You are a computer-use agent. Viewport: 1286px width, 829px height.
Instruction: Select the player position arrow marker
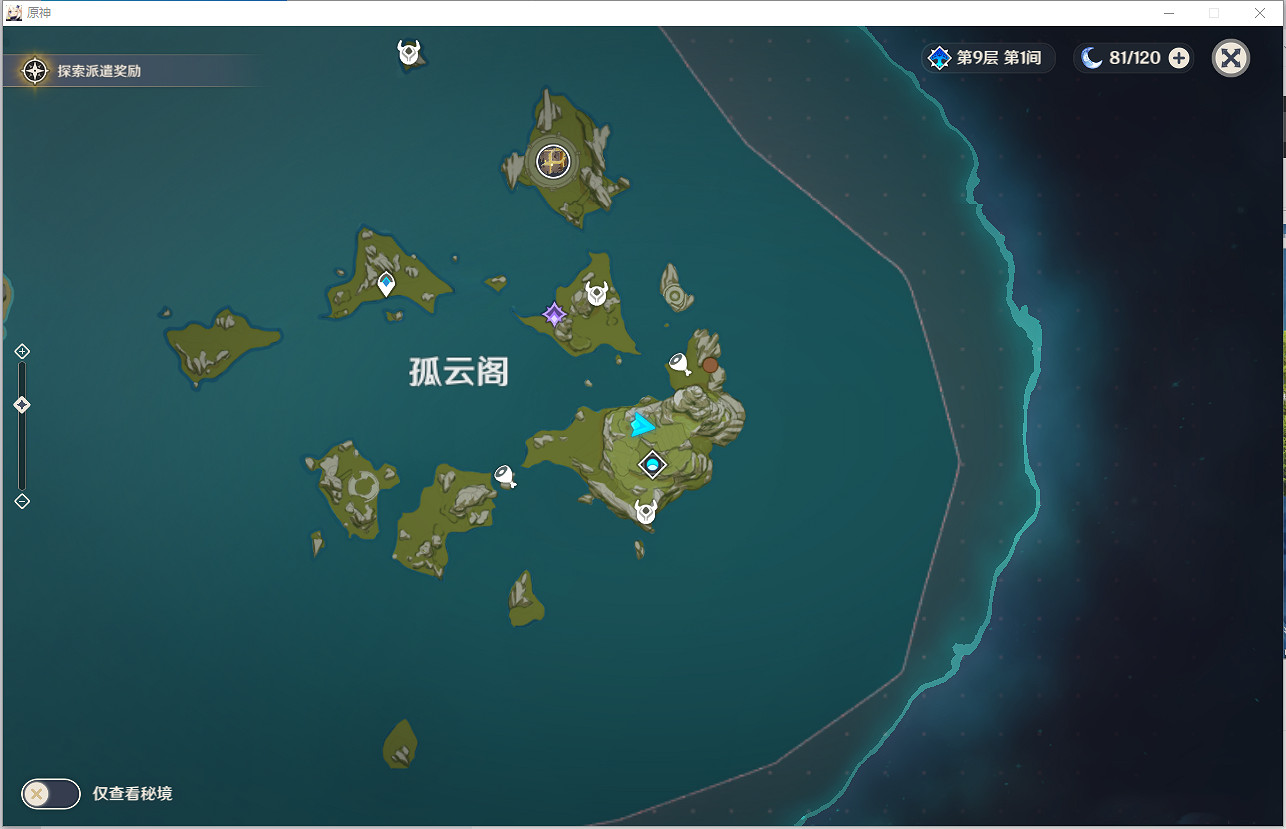642,424
